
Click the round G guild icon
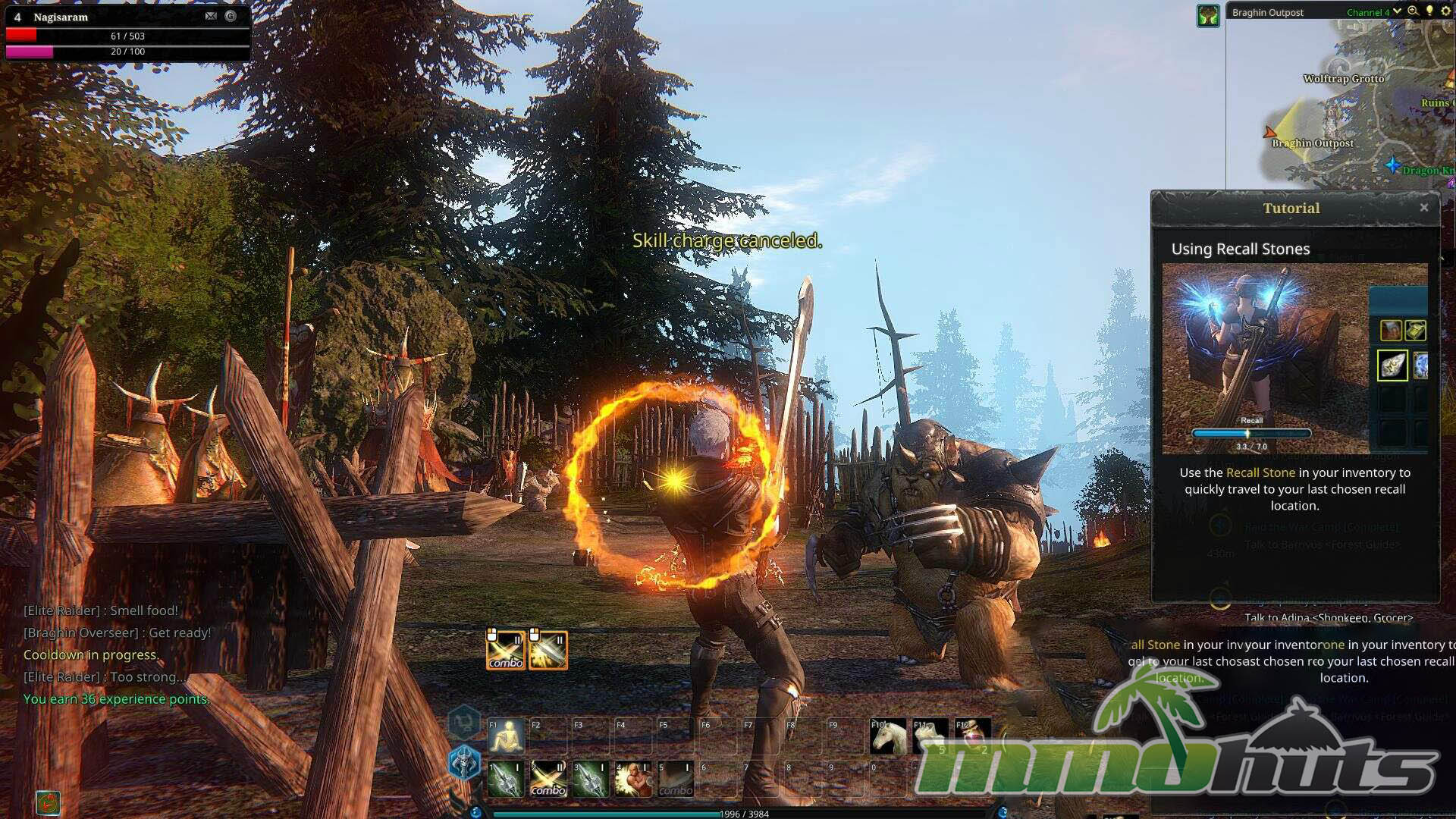[231, 16]
